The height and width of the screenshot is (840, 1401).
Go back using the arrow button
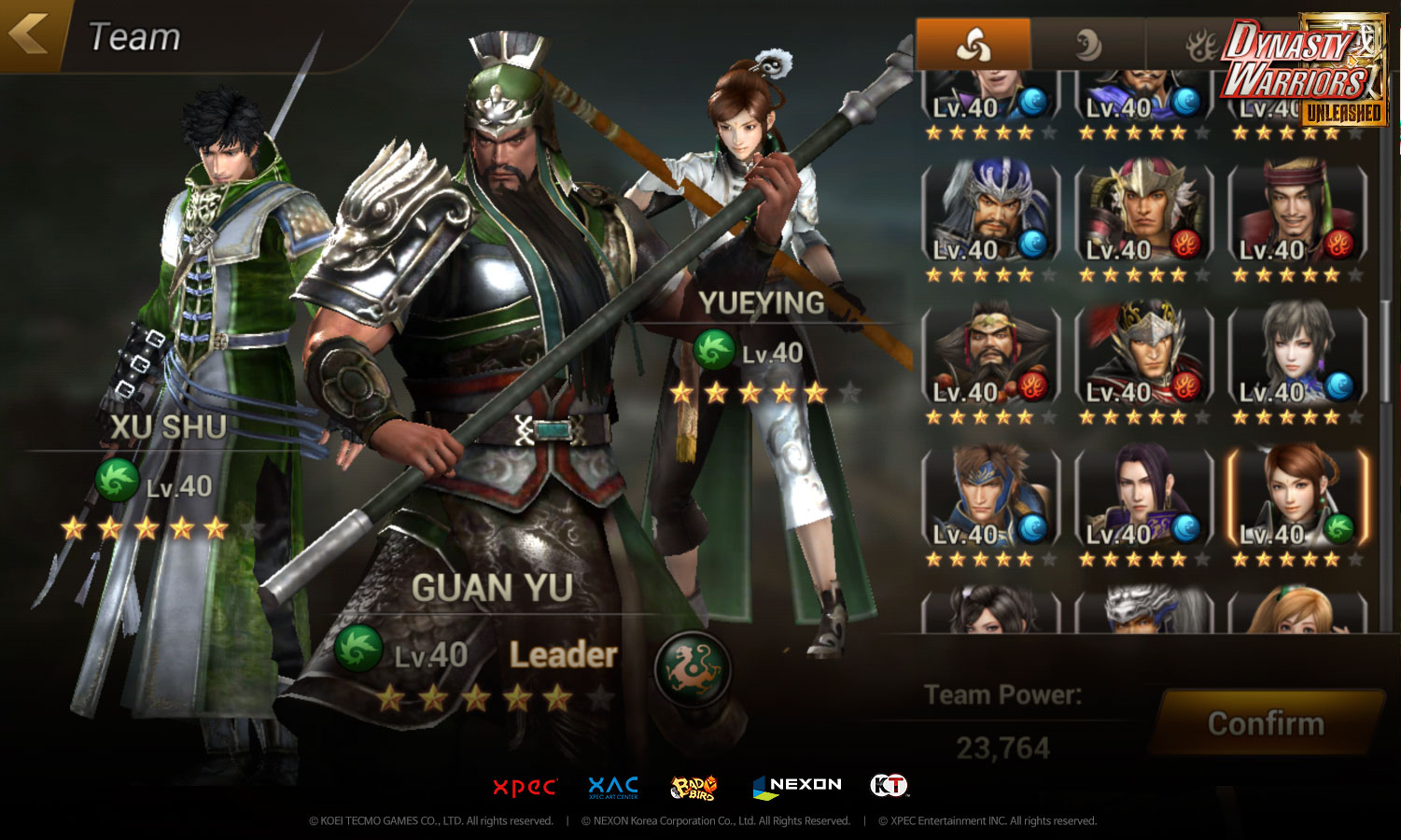[x=30, y=35]
